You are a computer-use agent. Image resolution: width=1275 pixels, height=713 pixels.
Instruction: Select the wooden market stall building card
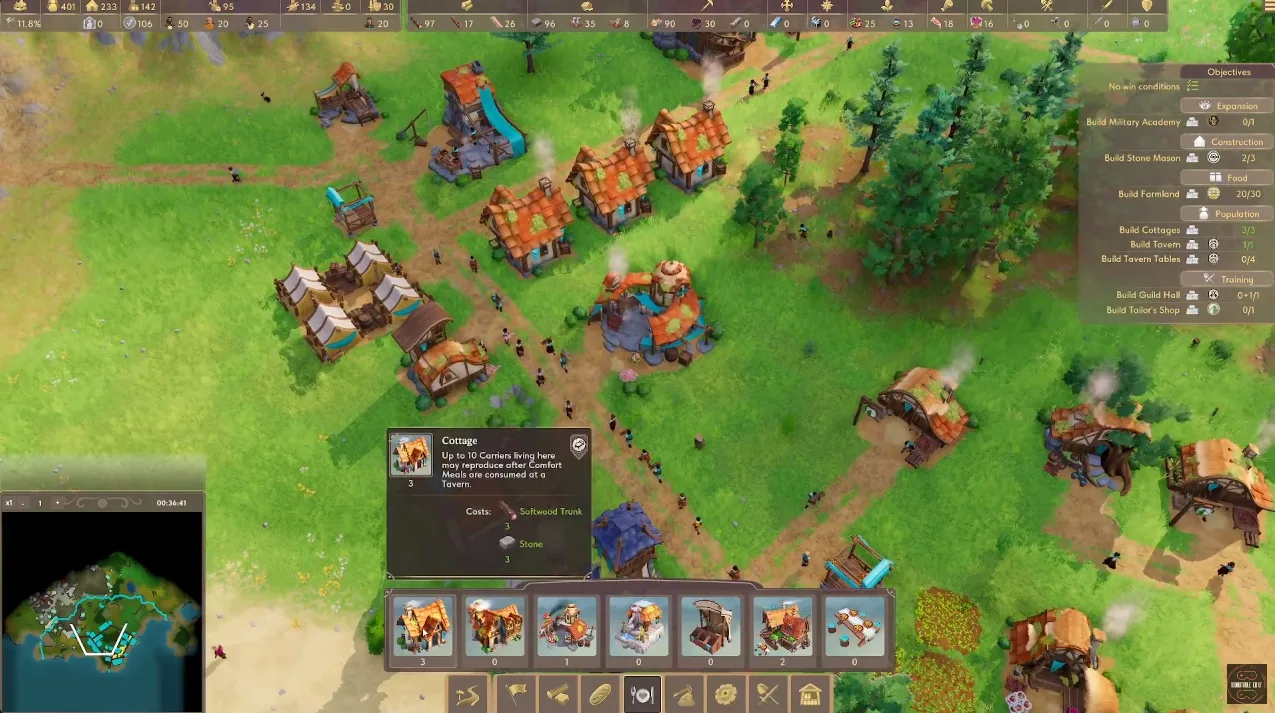tap(710, 626)
